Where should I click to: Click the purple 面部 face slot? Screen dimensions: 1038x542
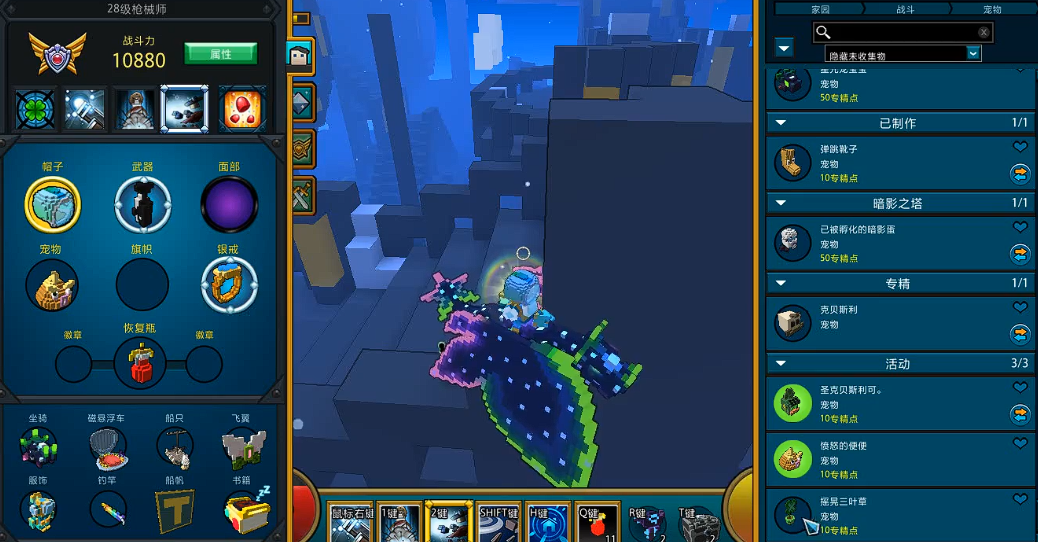229,203
